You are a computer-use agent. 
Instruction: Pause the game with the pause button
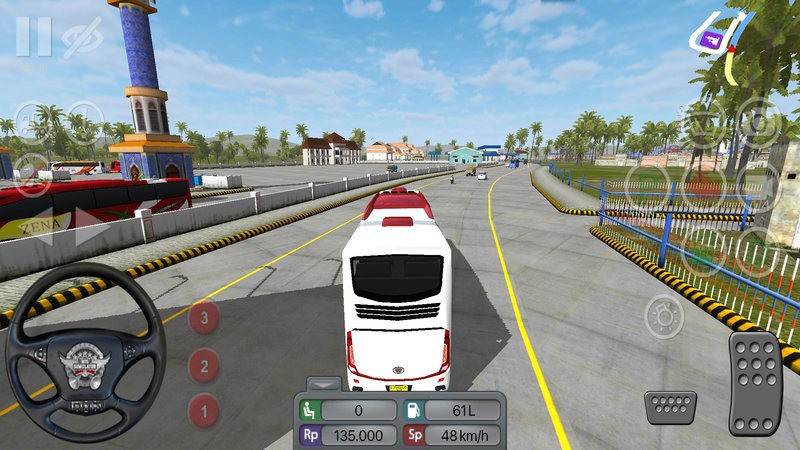pyautogui.click(x=33, y=36)
